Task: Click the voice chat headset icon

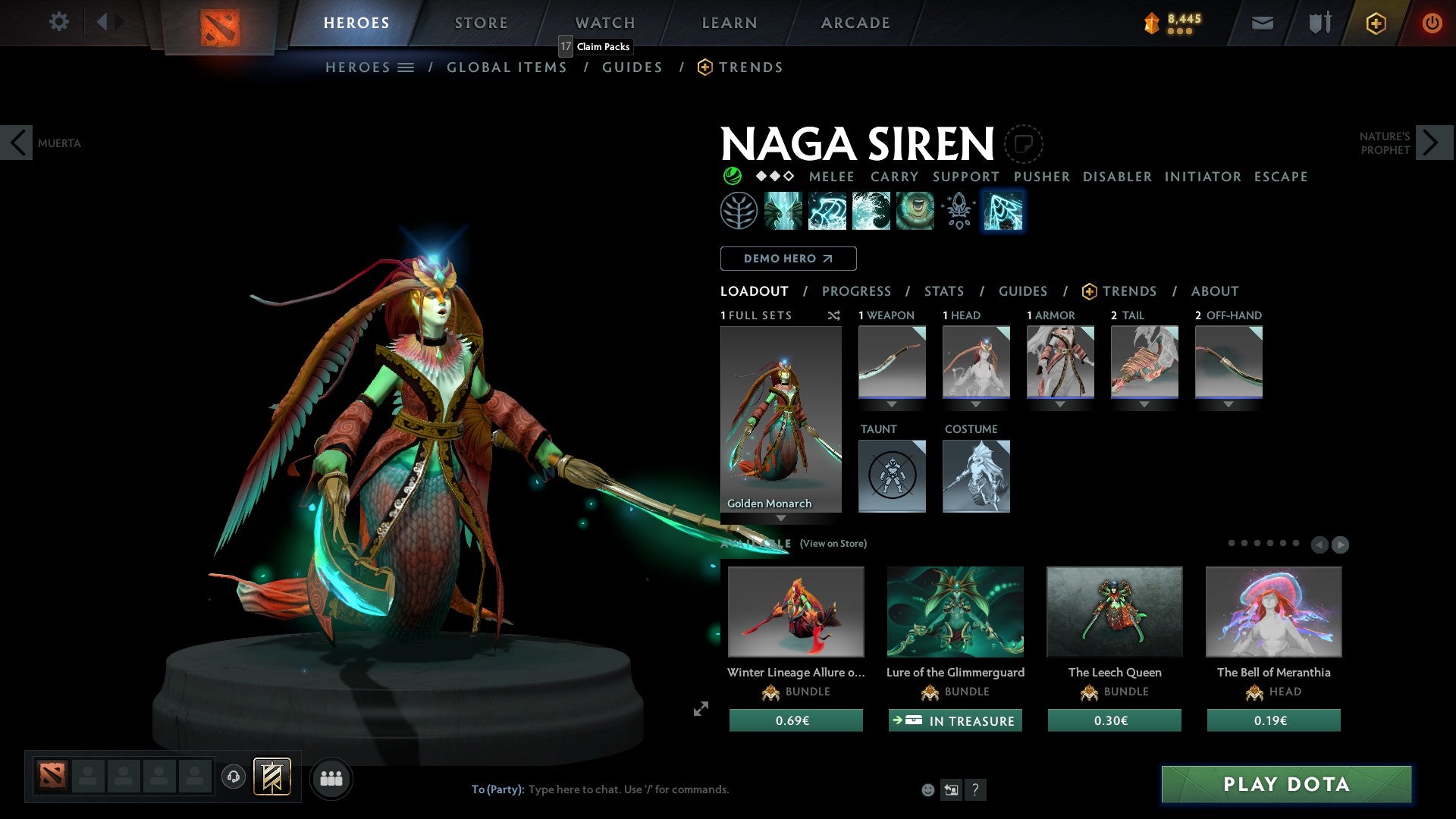Action: coord(233,777)
